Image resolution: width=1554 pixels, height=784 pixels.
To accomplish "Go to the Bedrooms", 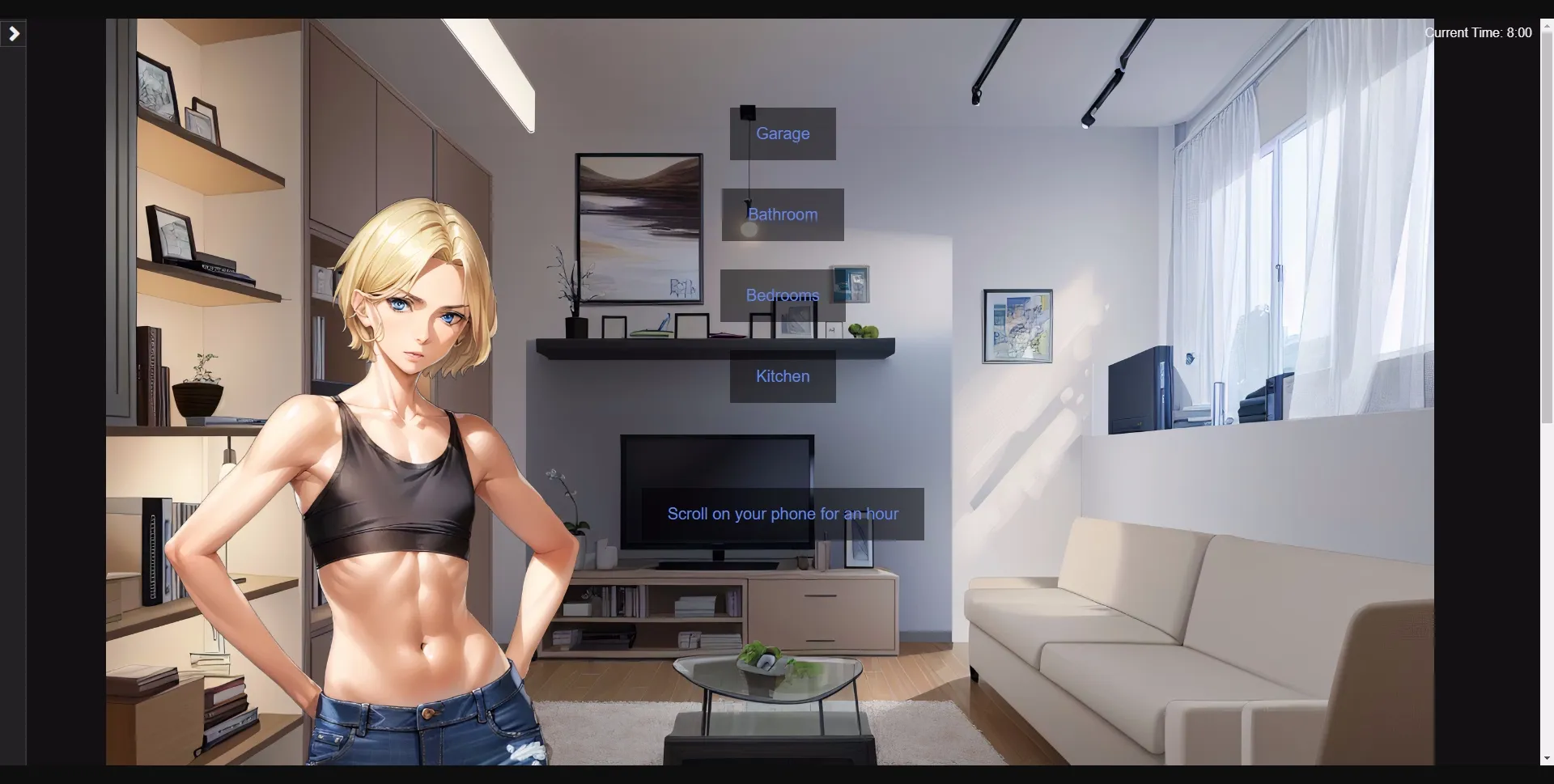I will point(782,295).
